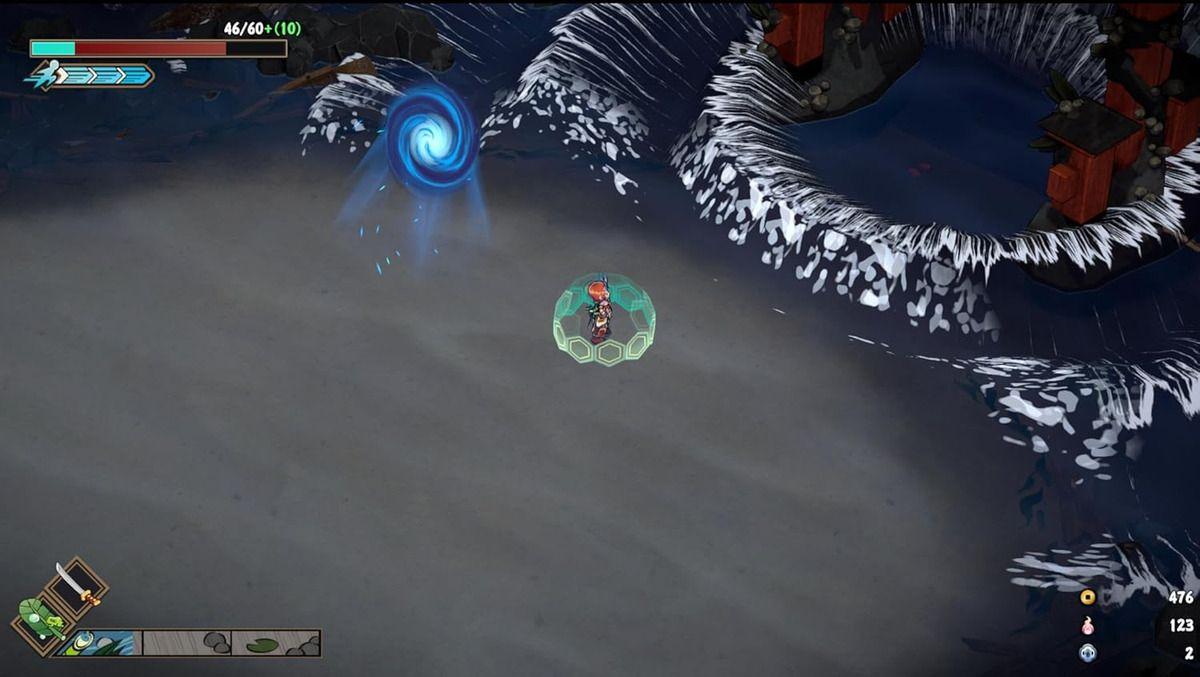Click the gray skill segment with two stones
The image size is (1200, 677).
click(x=187, y=643)
